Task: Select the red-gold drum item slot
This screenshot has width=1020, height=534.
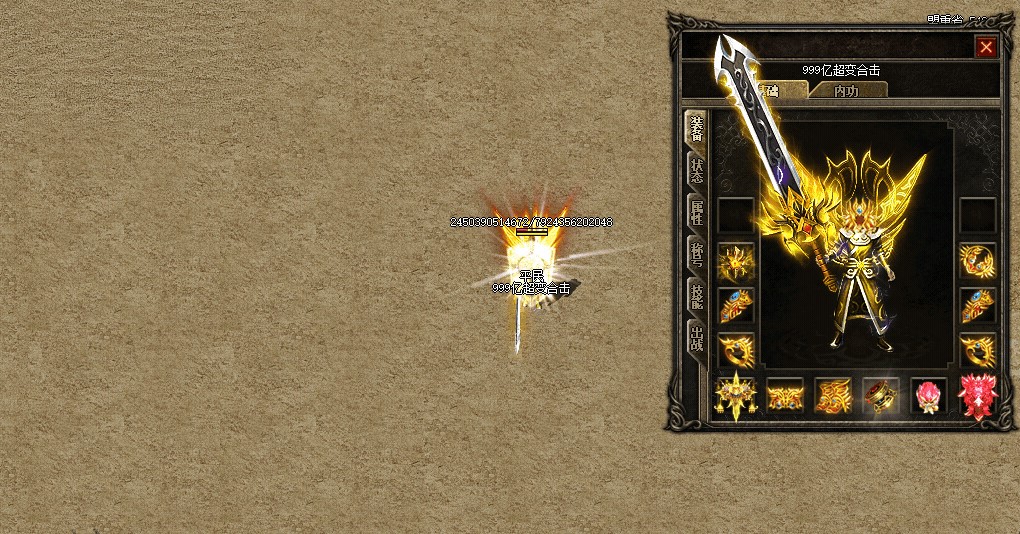Action: coord(880,396)
